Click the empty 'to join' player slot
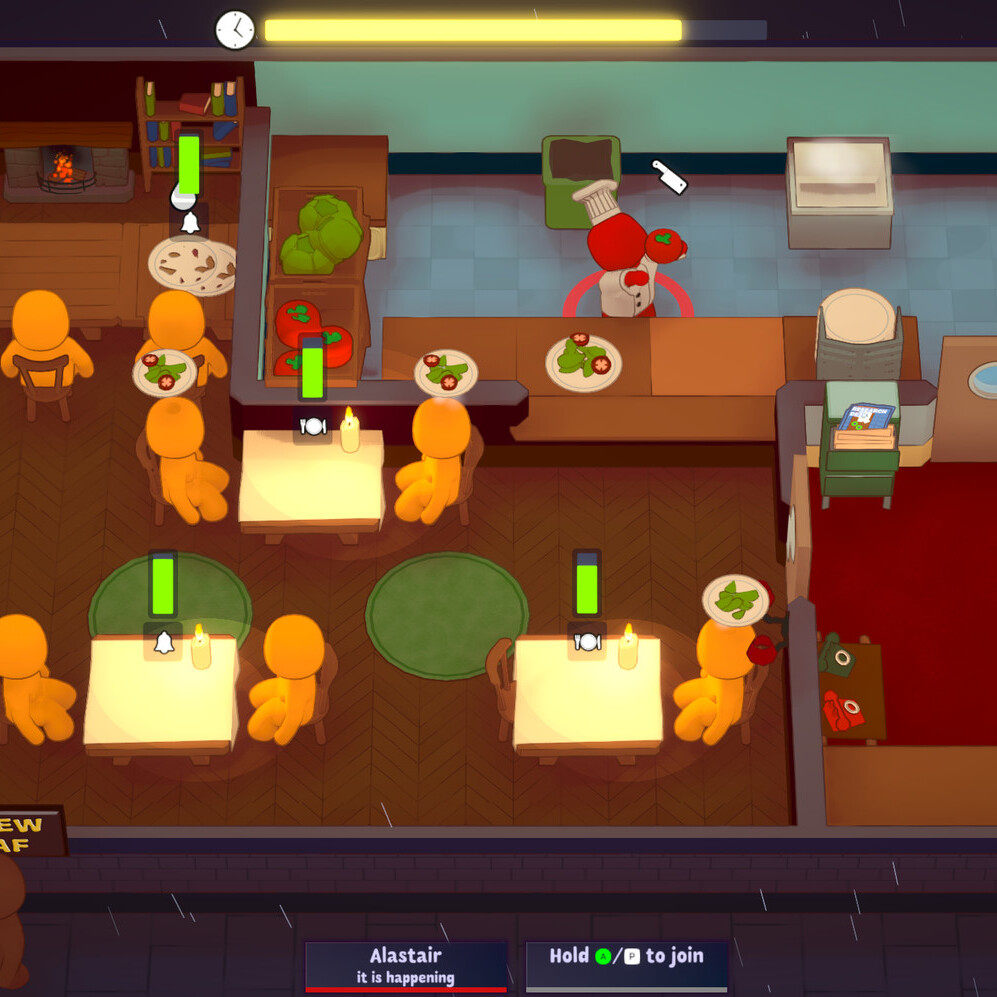 [626, 966]
